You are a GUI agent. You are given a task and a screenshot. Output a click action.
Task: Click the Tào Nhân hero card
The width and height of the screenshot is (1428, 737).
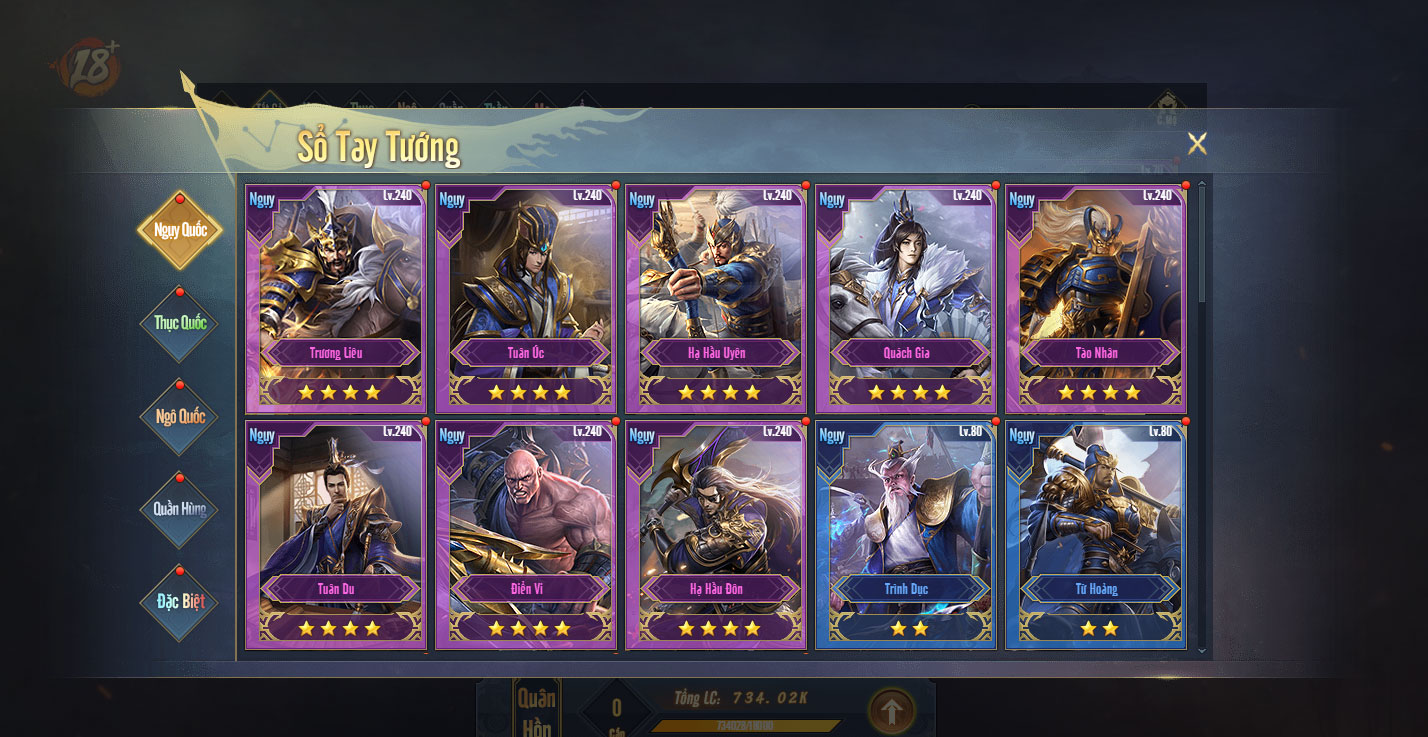click(1096, 297)
